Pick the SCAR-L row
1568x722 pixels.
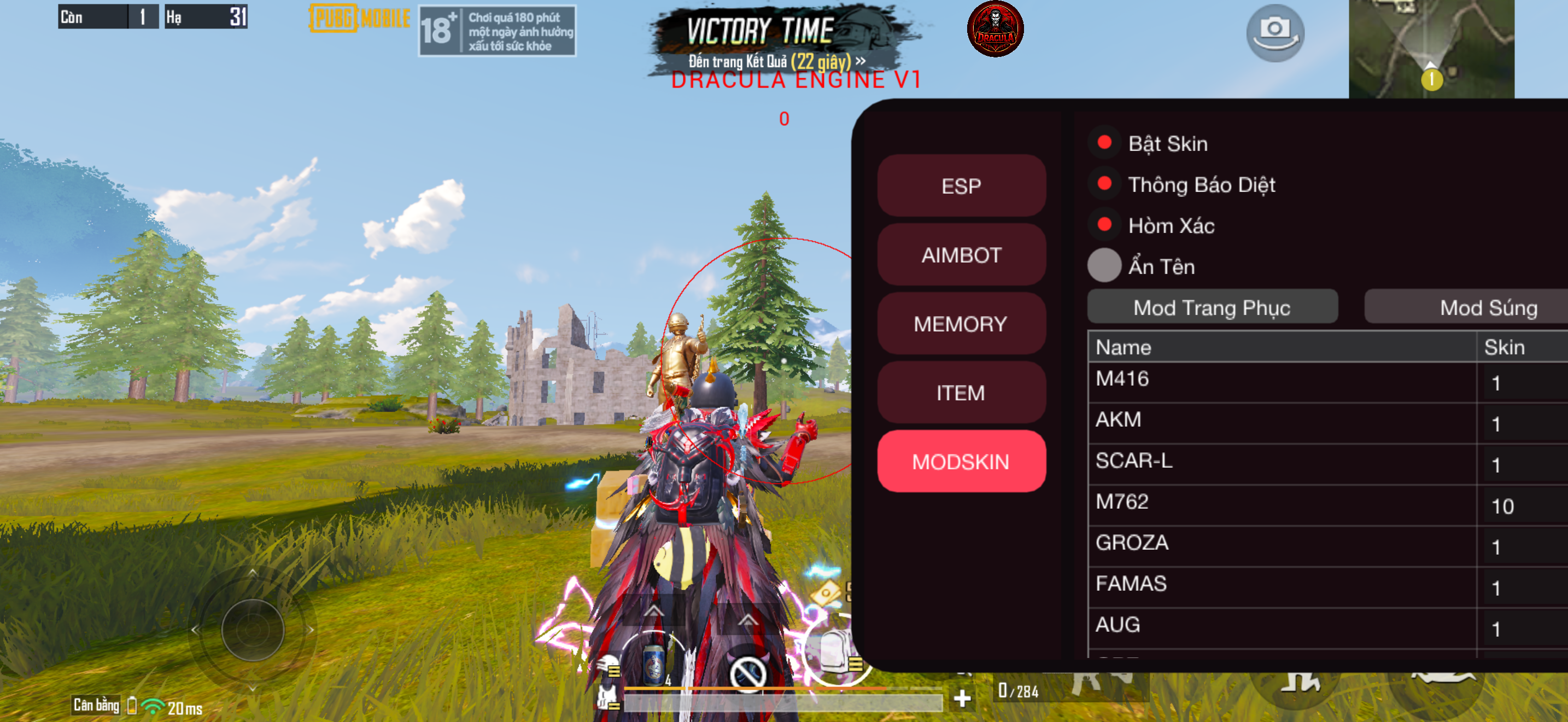[1282, 462]
